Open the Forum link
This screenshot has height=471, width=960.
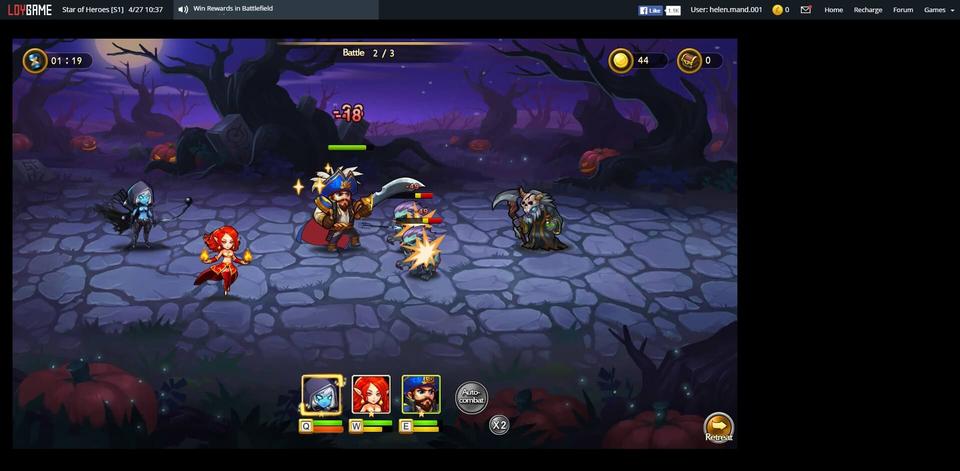pyautogui.click(x=903, y=10)
